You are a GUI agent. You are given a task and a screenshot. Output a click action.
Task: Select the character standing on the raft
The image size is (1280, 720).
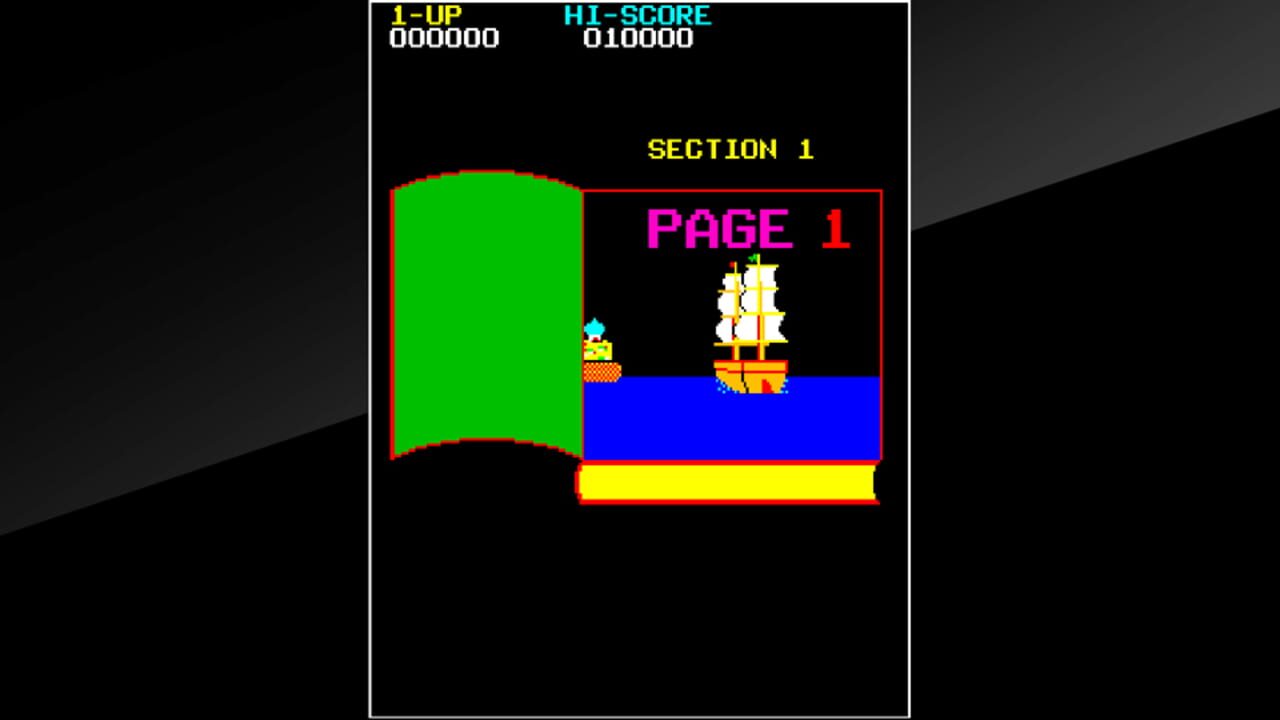(596, 348)
